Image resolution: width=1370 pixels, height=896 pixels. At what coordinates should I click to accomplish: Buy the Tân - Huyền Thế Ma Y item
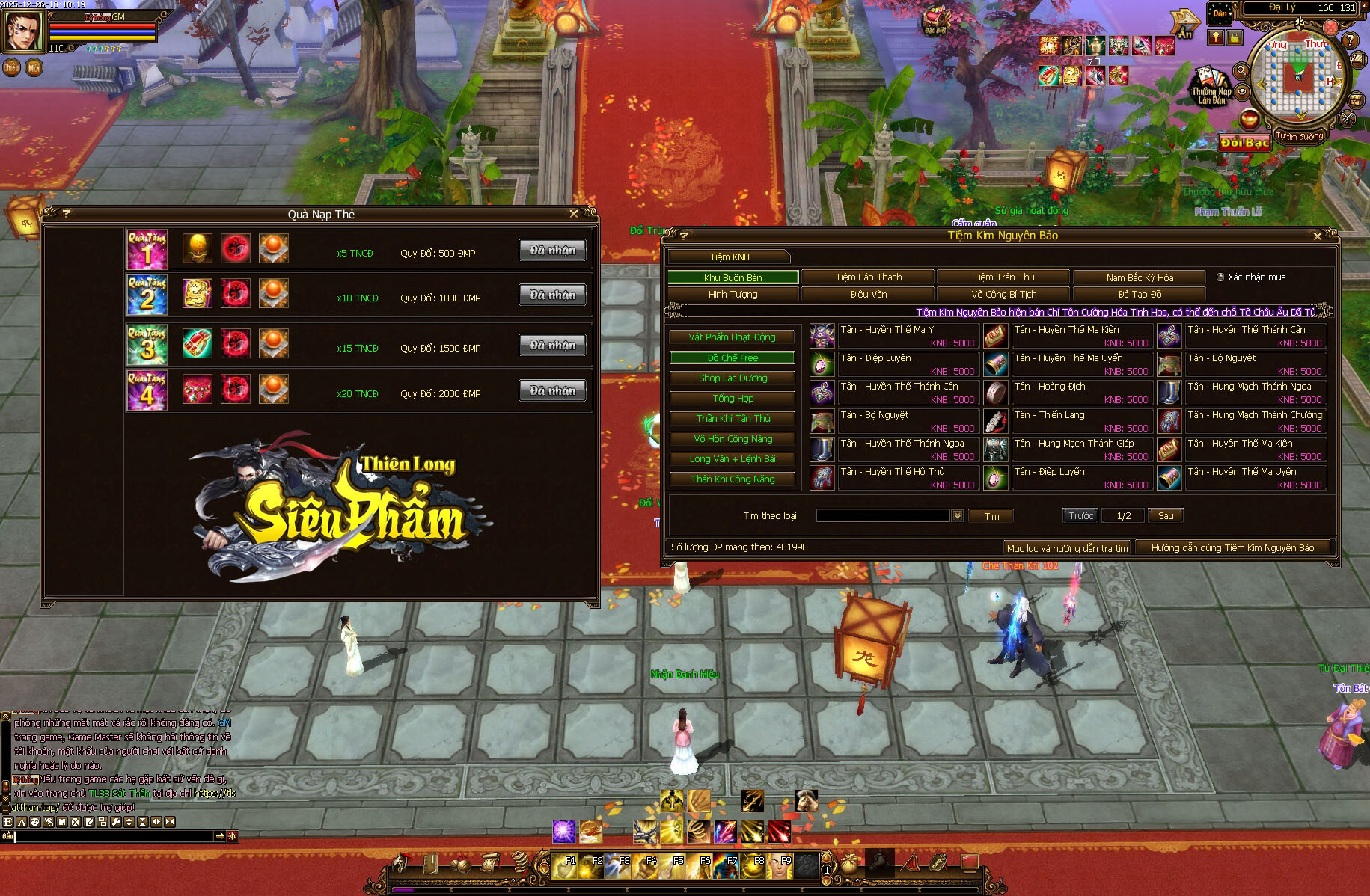[822, 336]
